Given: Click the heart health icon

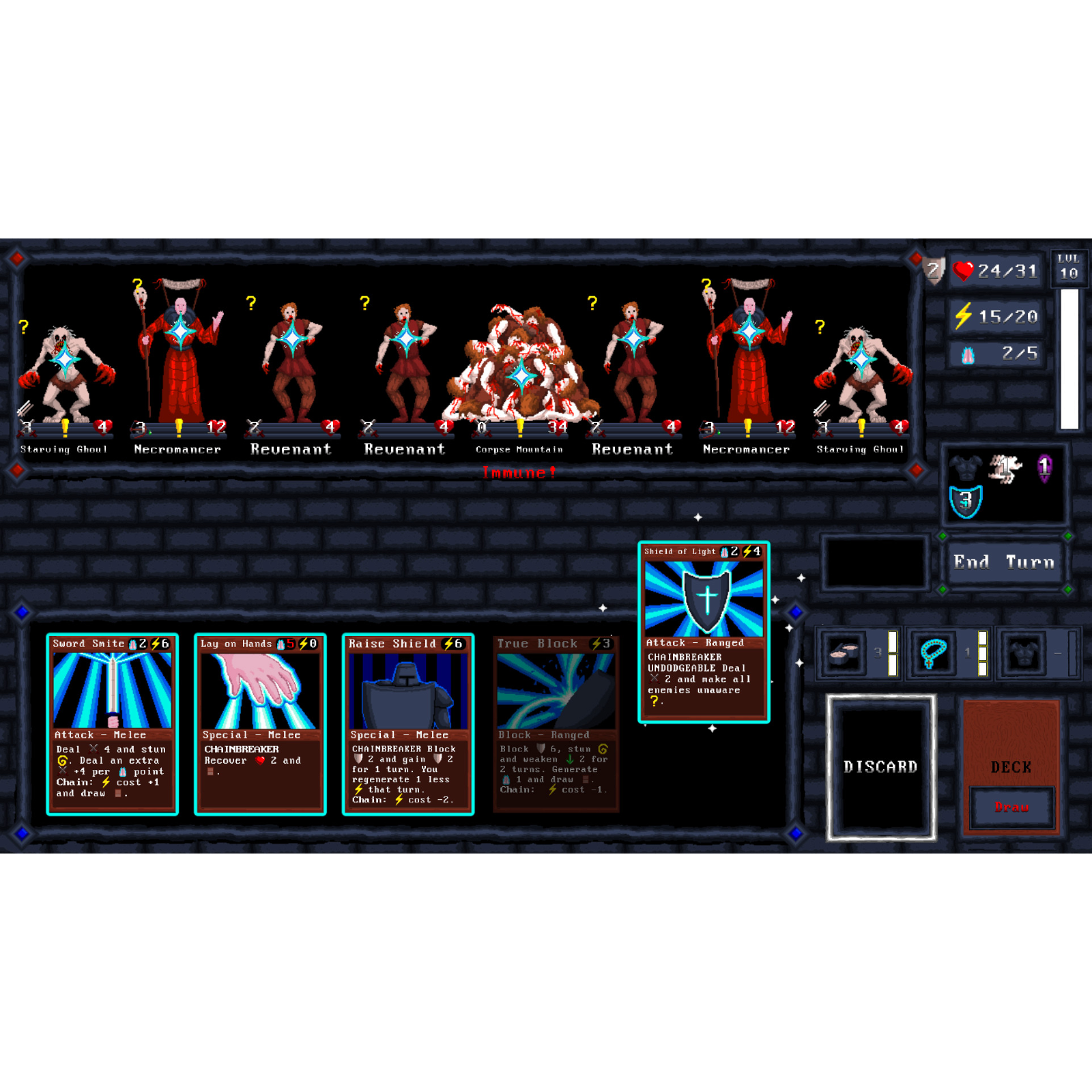Looking at the screenshot, I should [962, 271].
